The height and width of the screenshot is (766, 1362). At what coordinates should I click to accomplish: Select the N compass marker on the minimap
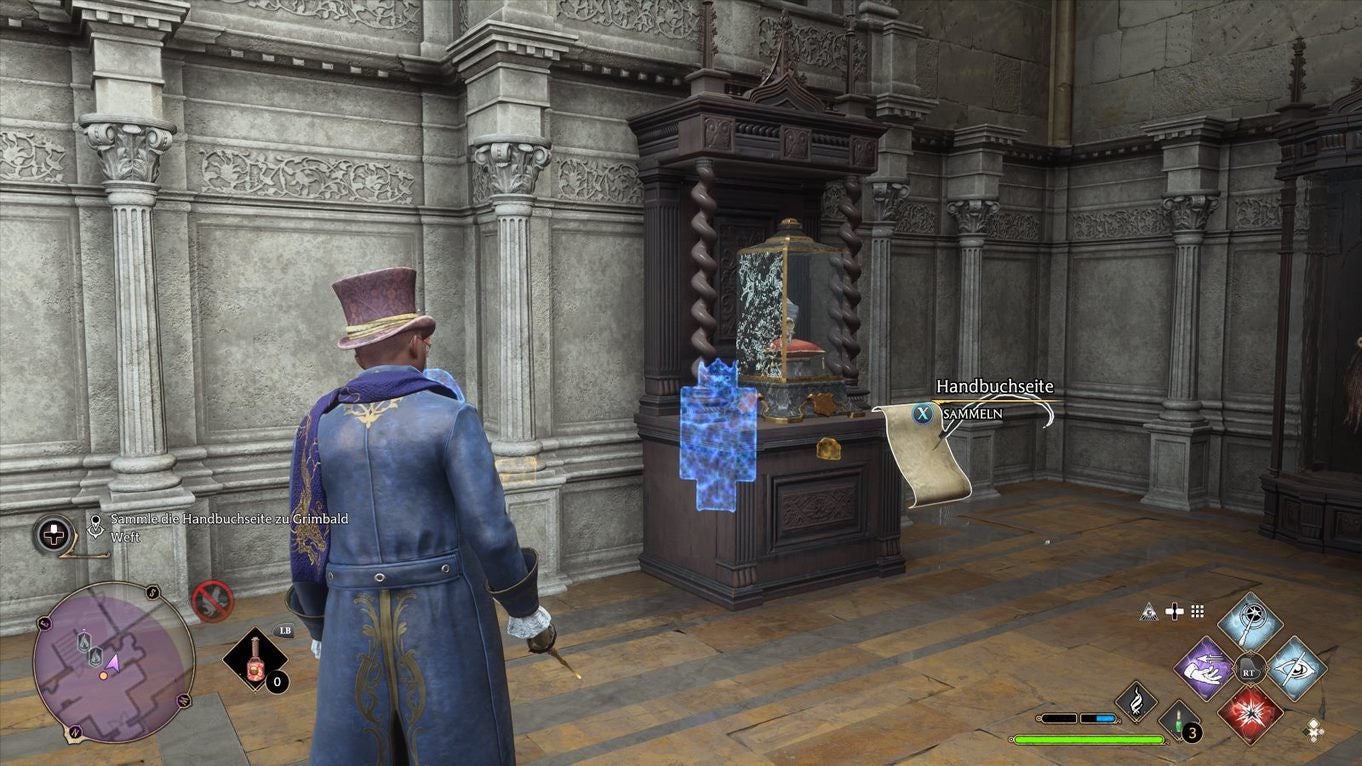click(x=75, y=732)
